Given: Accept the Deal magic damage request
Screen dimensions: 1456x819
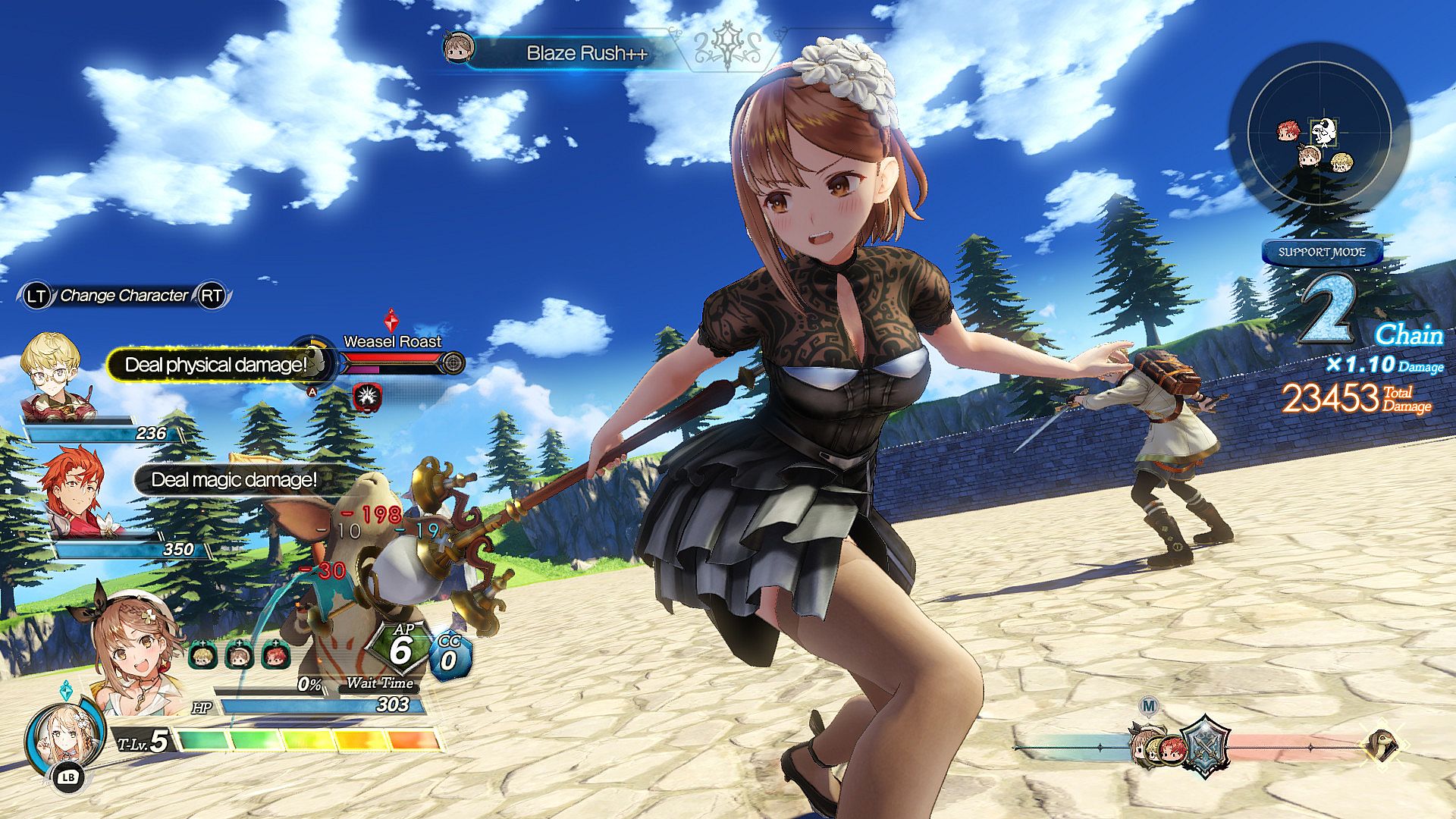Looking at the screenshot, I should coord(234,480).
